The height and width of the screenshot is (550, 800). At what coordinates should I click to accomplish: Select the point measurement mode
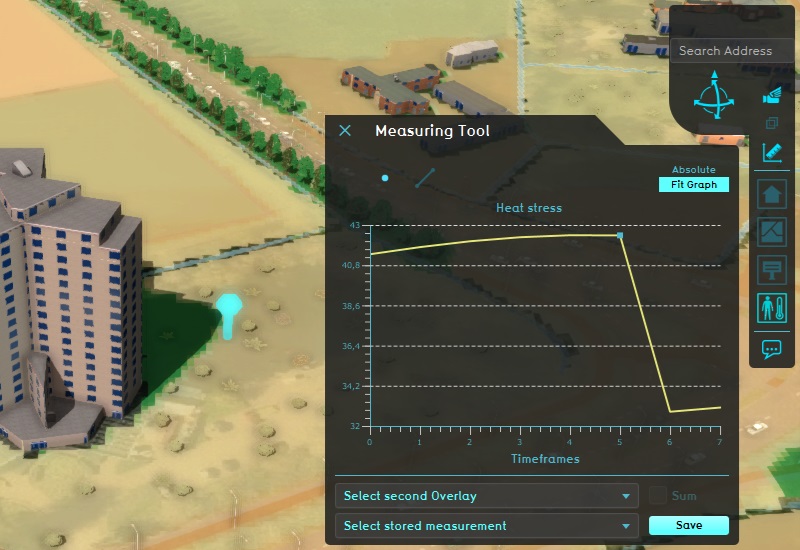[x=385, y=178]
